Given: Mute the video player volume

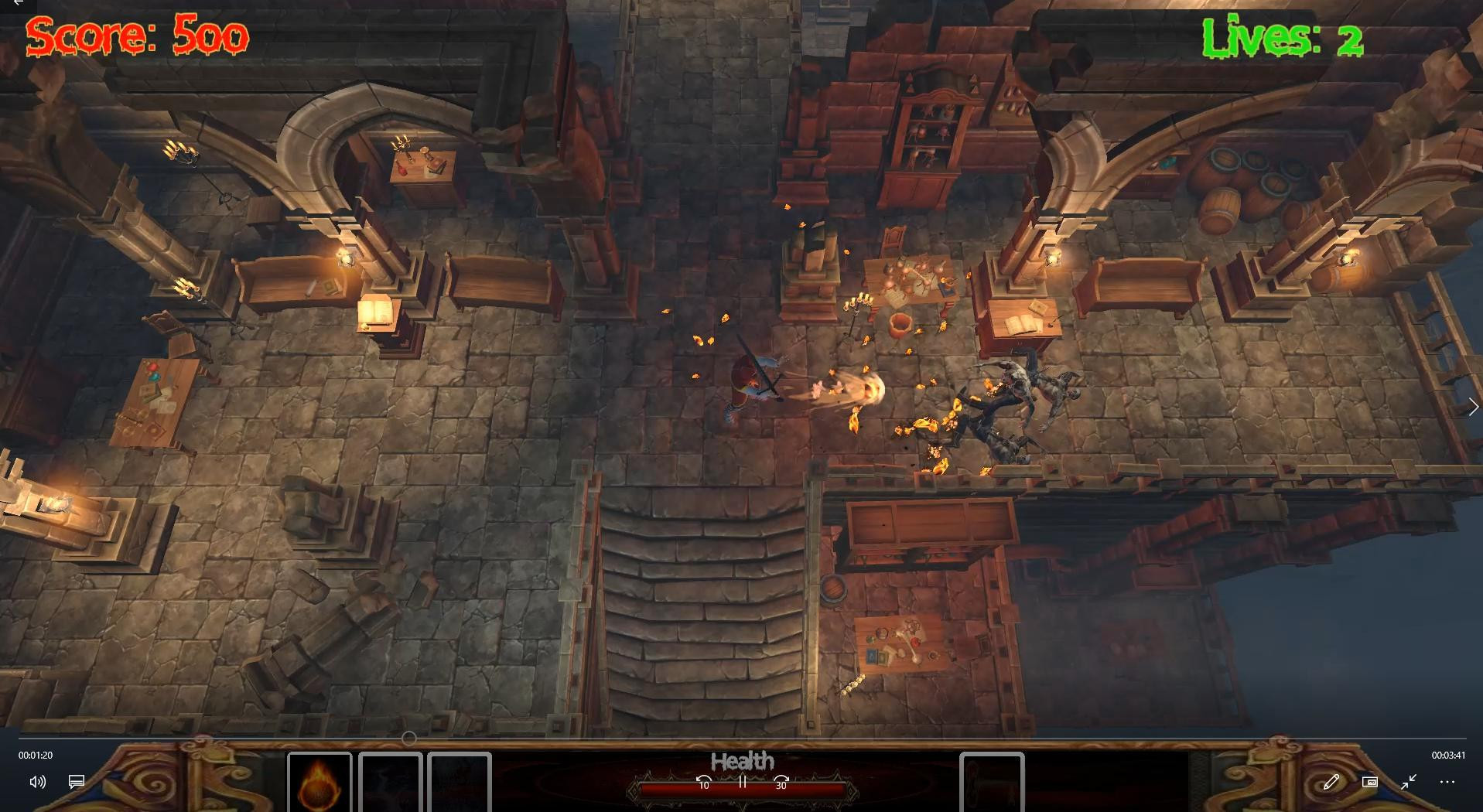Looking at the screenshot, I should coord(37,782).
